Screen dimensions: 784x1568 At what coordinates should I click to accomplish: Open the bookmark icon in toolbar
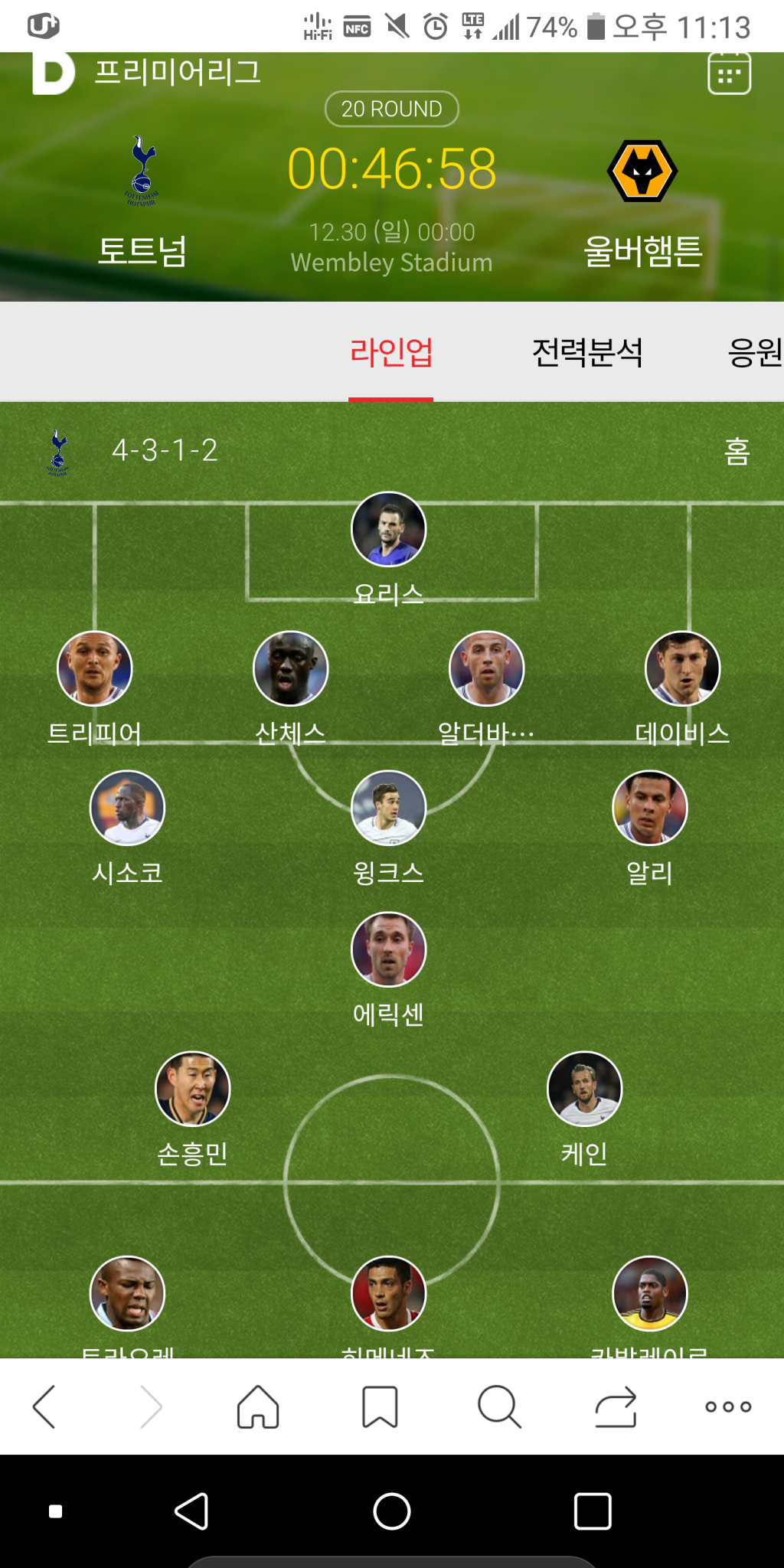coord(380,1406)
